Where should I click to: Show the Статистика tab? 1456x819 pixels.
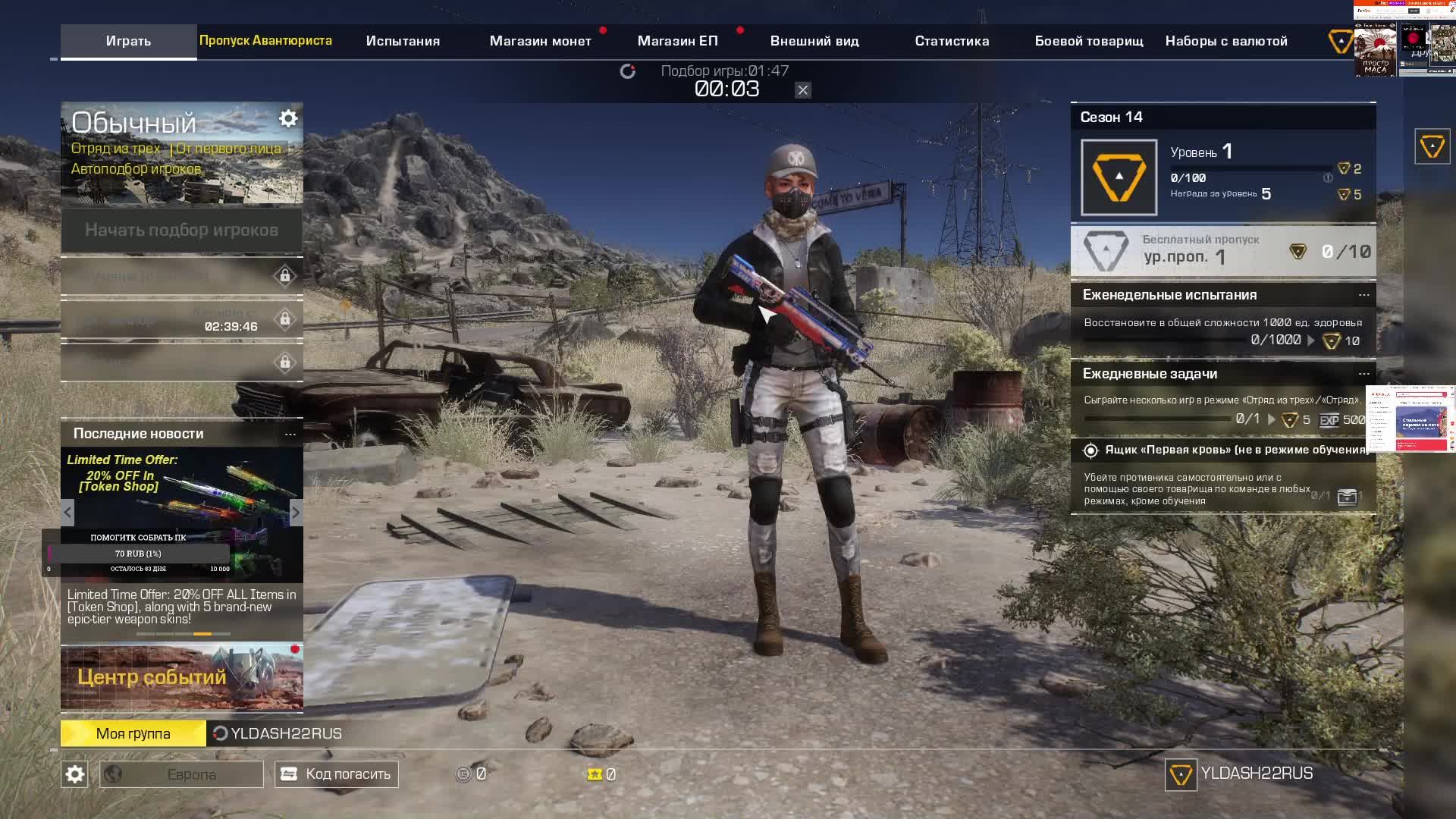point(952,41)
